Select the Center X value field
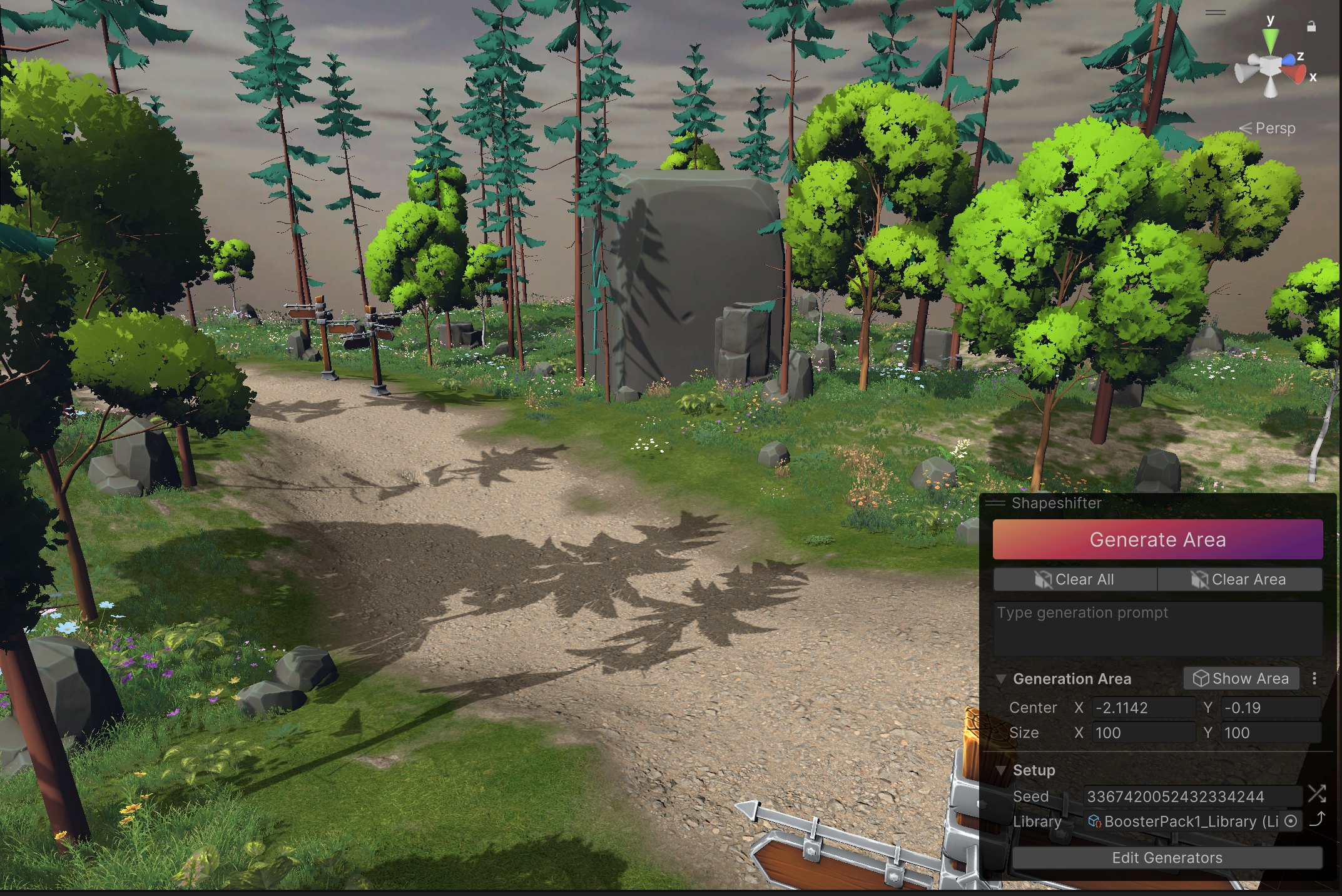The height and width of the screenshot is (896, 1342). (x=1142, y=708)
